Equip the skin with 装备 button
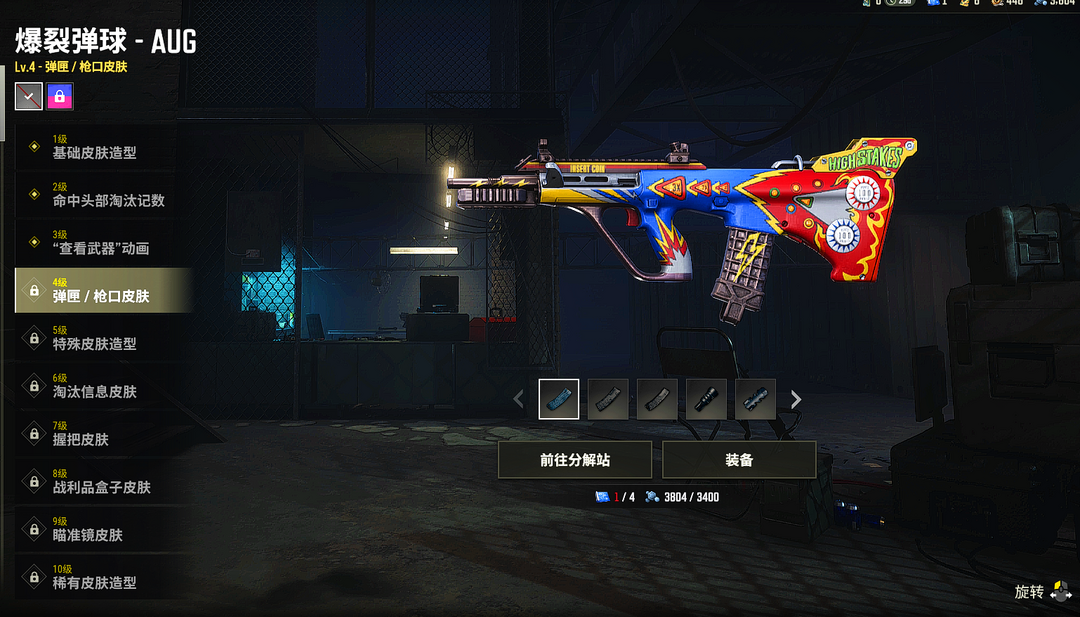 click(739, 460)
